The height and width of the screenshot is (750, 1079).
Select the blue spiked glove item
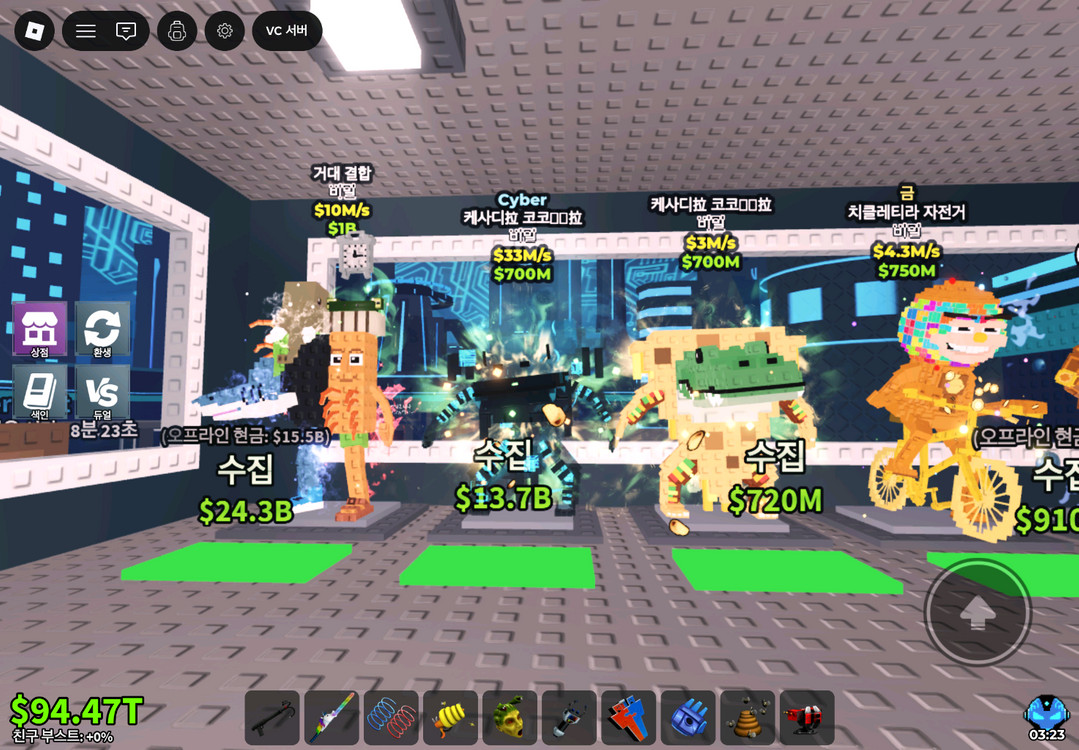click(688, 717)
